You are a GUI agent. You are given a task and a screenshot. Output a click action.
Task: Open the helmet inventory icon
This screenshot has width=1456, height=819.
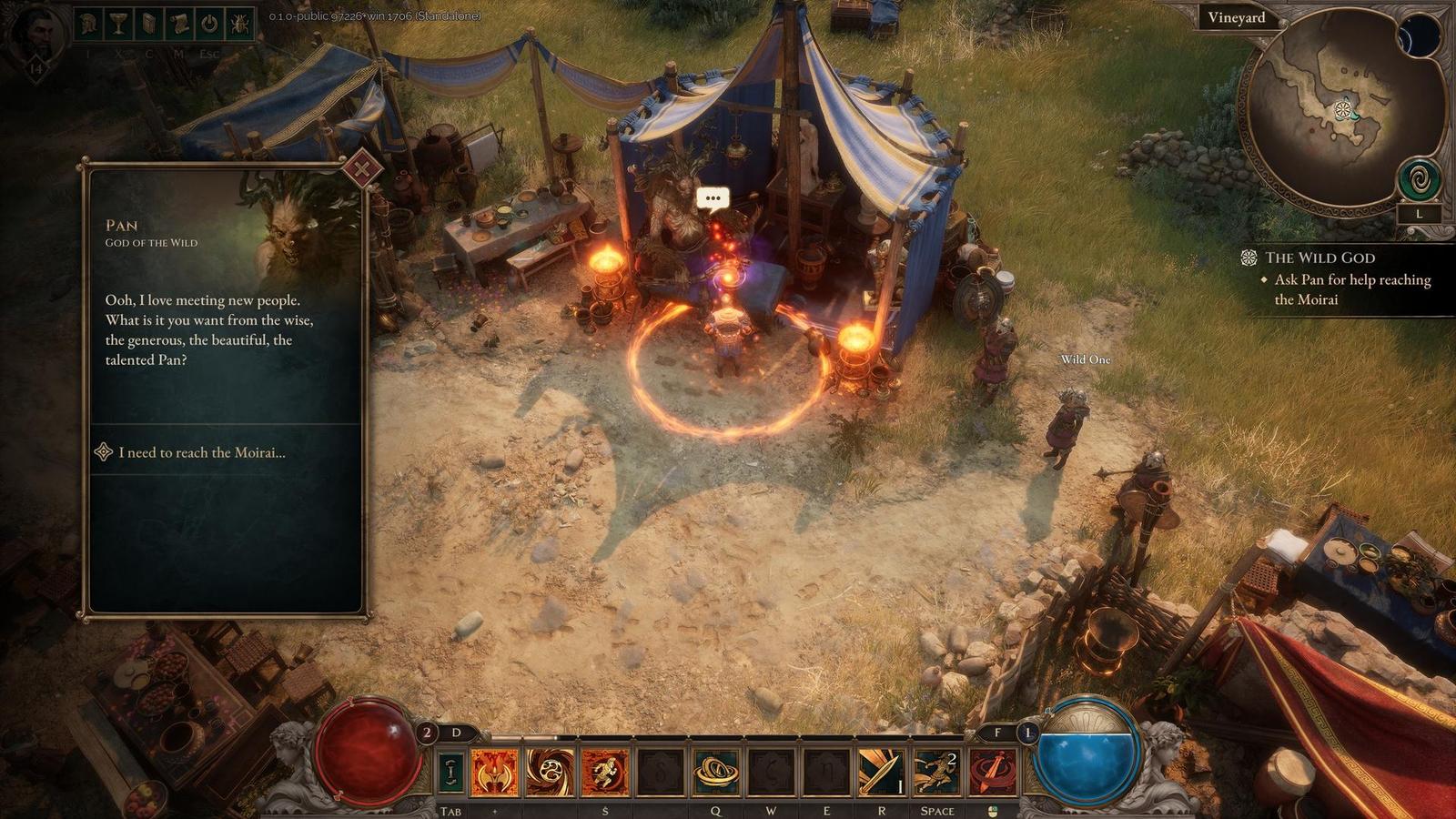point(87,24)
